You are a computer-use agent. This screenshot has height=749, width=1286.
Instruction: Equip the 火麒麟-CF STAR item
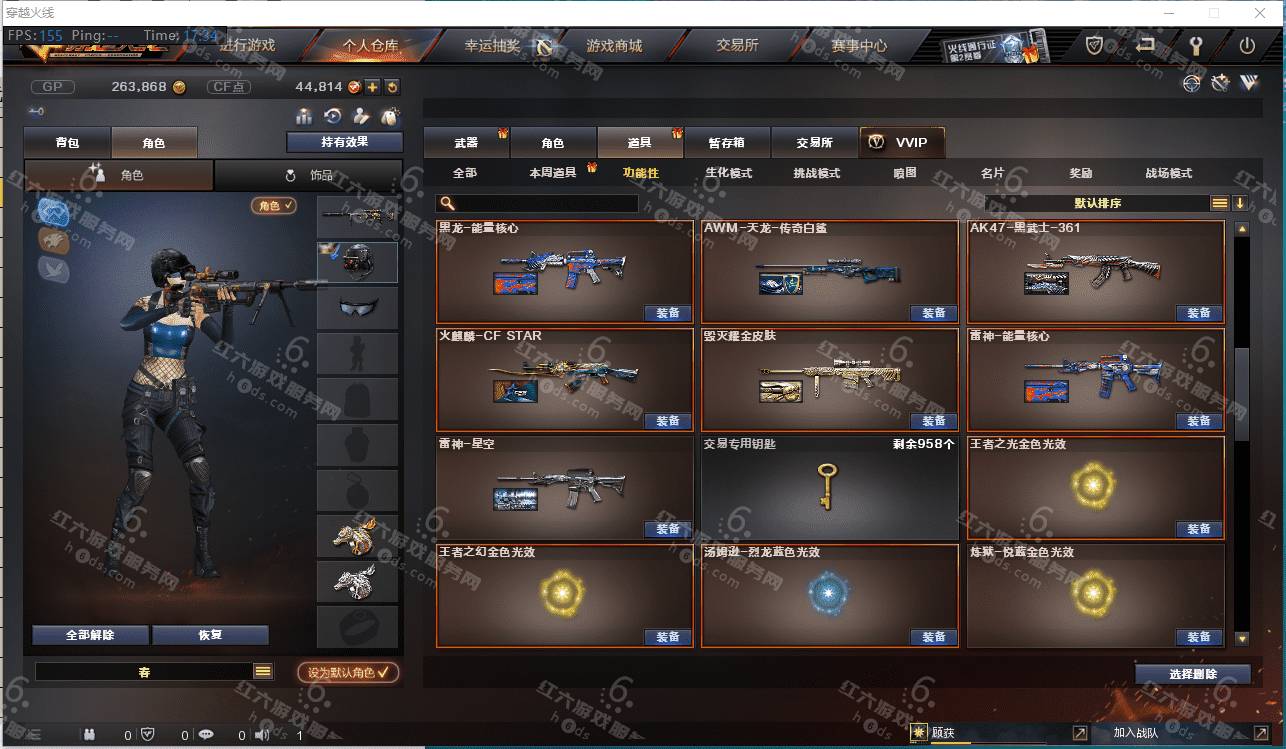coord(667,421)
